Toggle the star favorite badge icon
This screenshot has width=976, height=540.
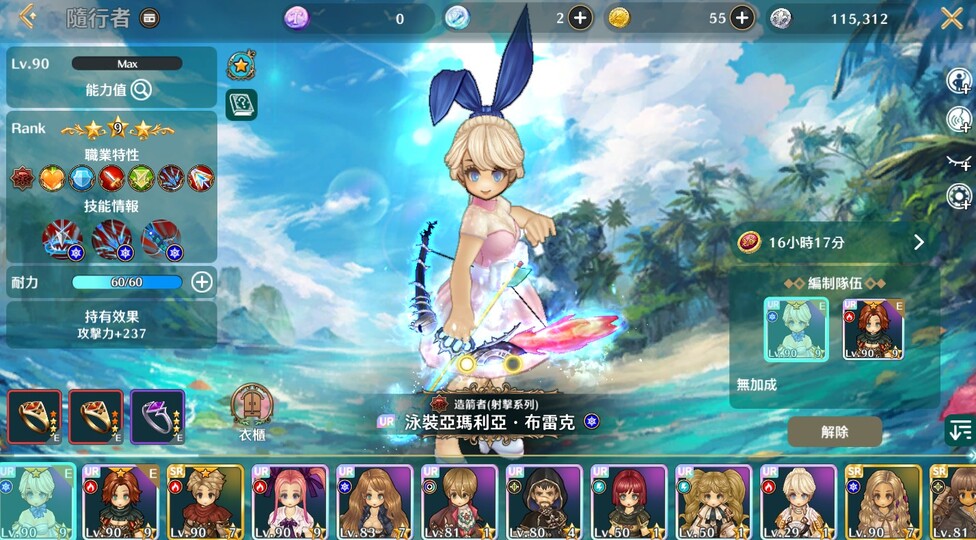point(240,65)
